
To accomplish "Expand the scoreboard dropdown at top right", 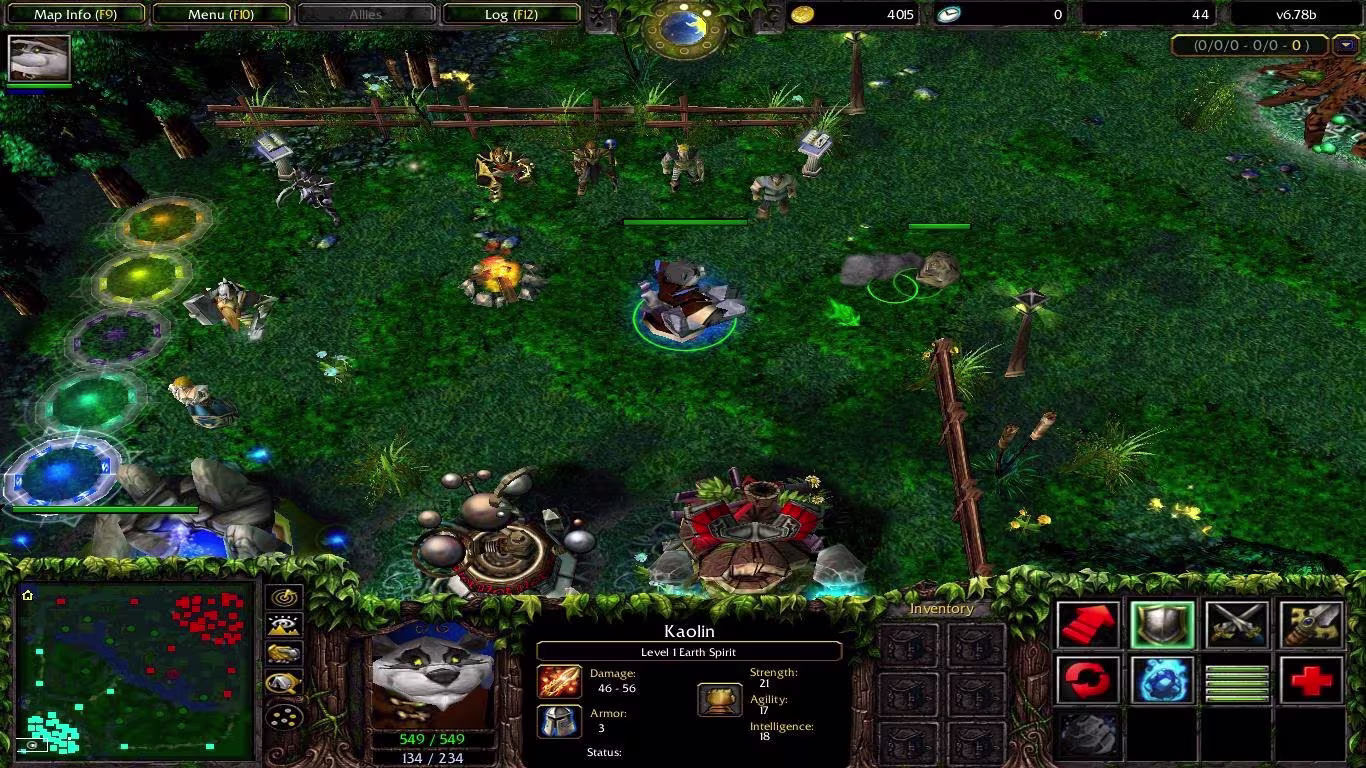I will point(1345,45).
